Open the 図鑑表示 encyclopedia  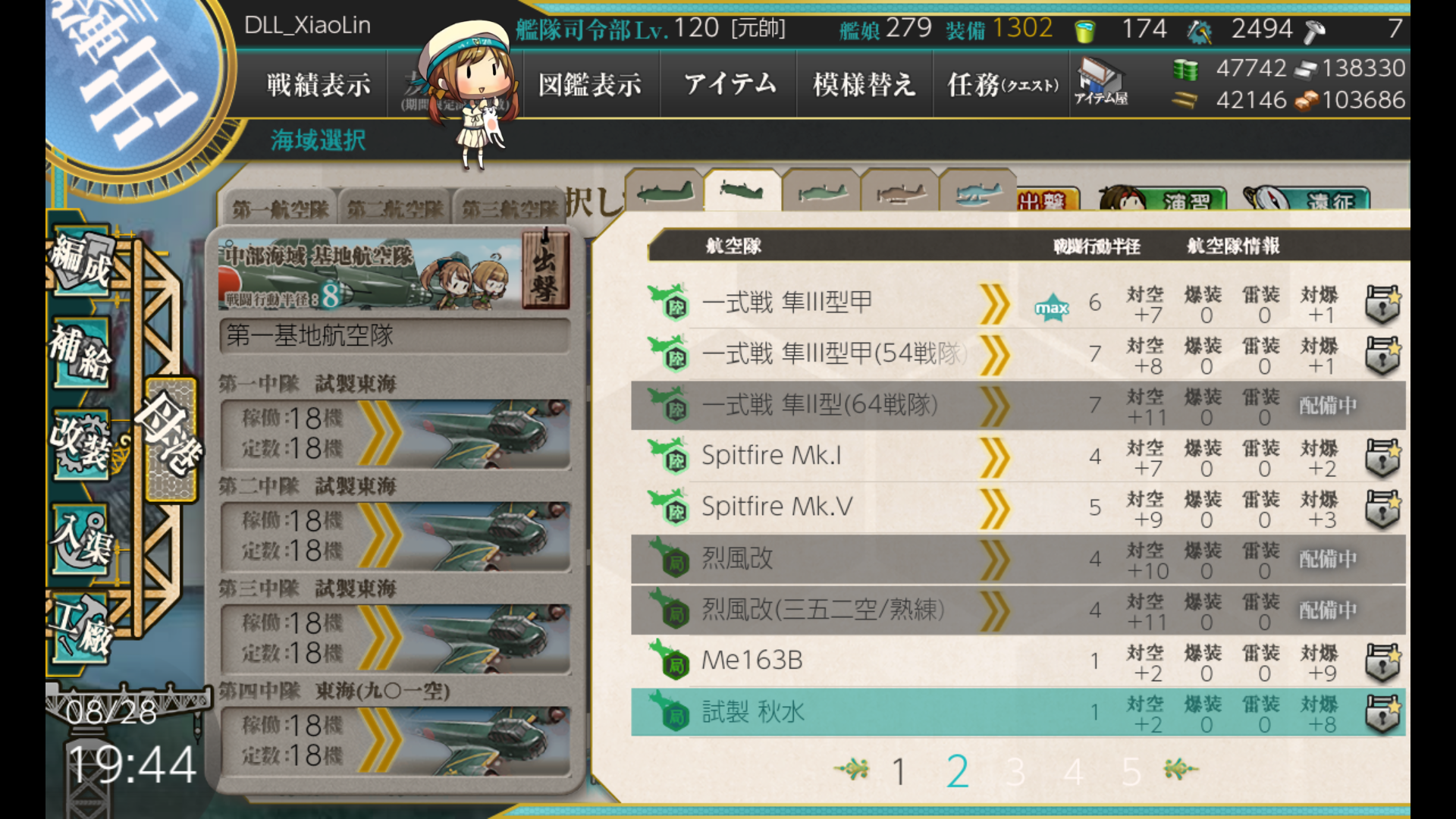point(590,84)
